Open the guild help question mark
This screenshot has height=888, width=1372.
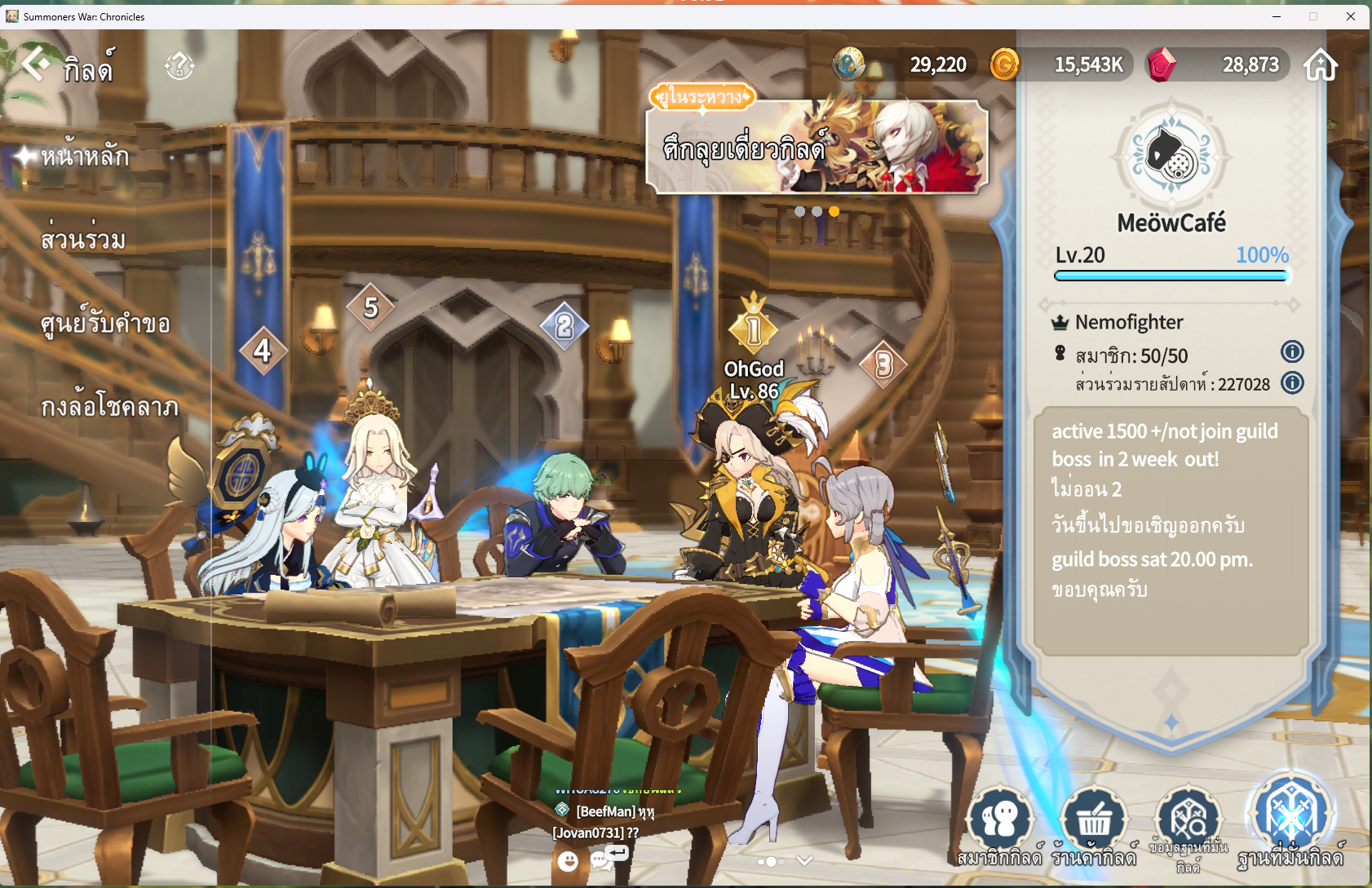pos(179,65)
